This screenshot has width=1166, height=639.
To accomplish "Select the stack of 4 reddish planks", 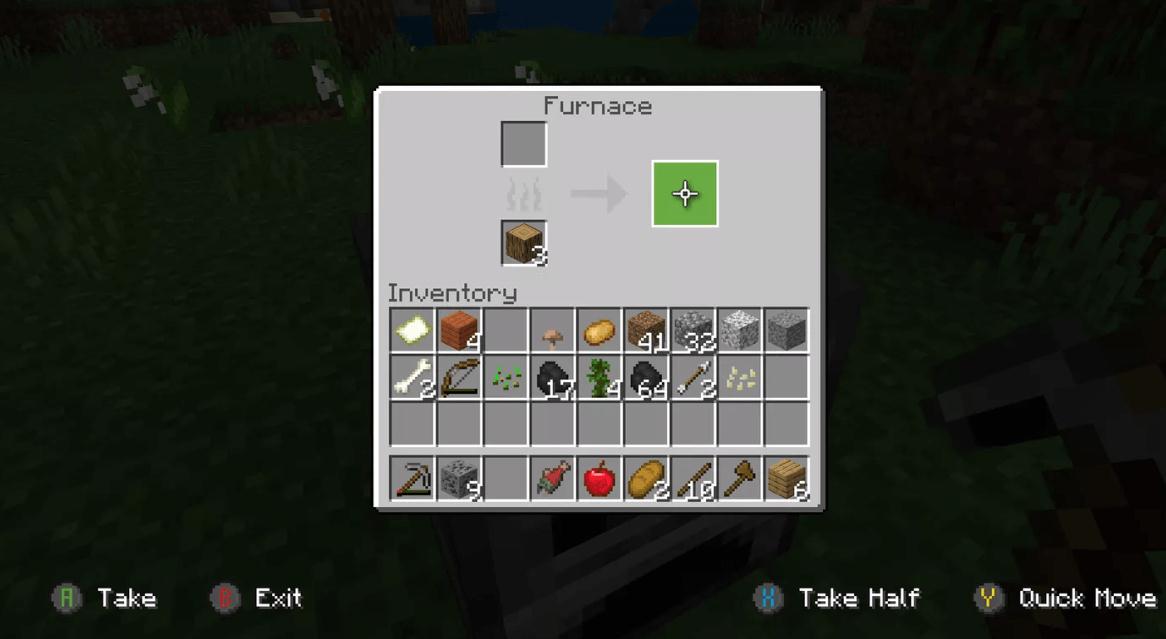I will pos(459,331).
